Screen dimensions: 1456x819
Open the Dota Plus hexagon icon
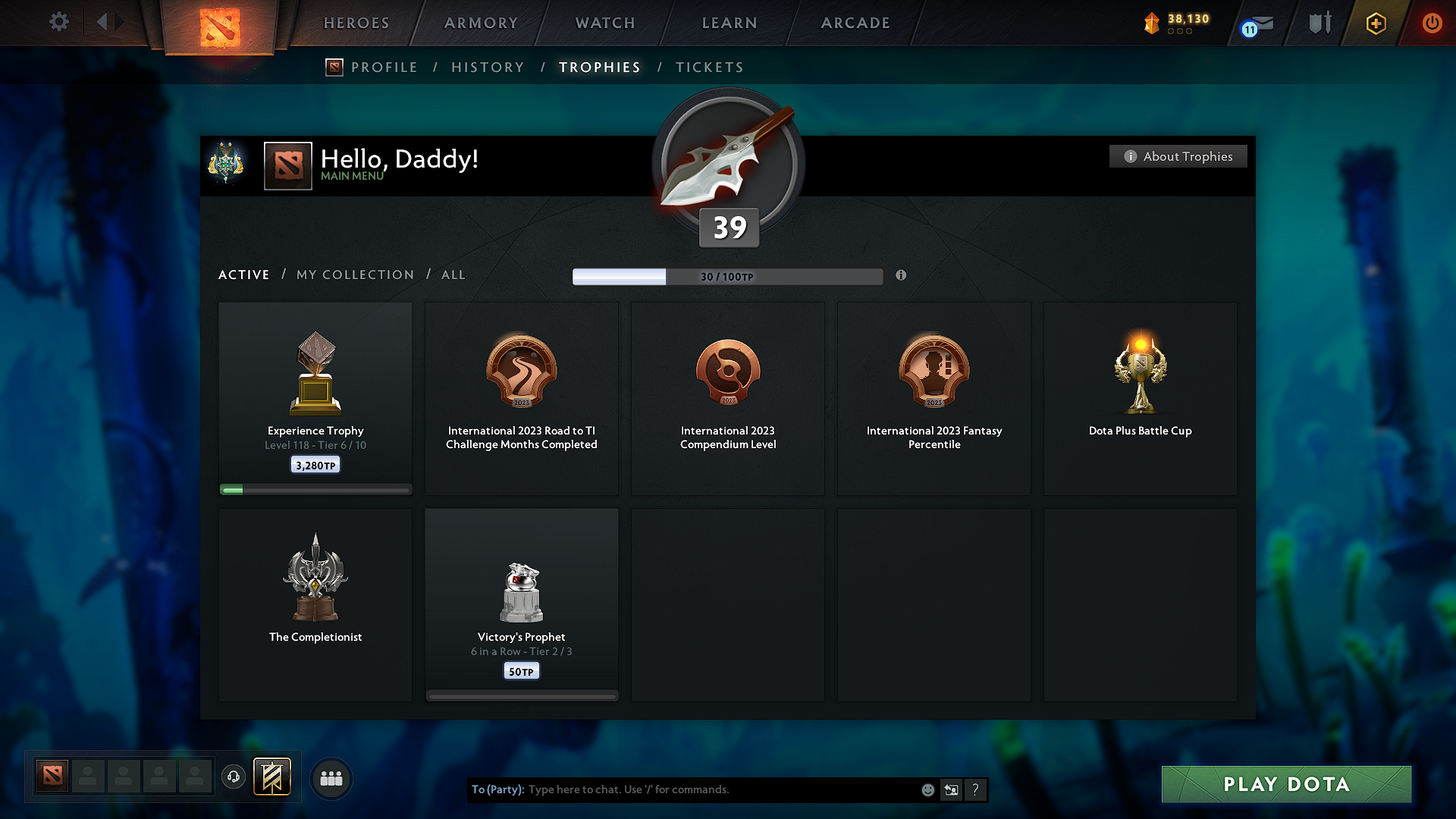1375,23
